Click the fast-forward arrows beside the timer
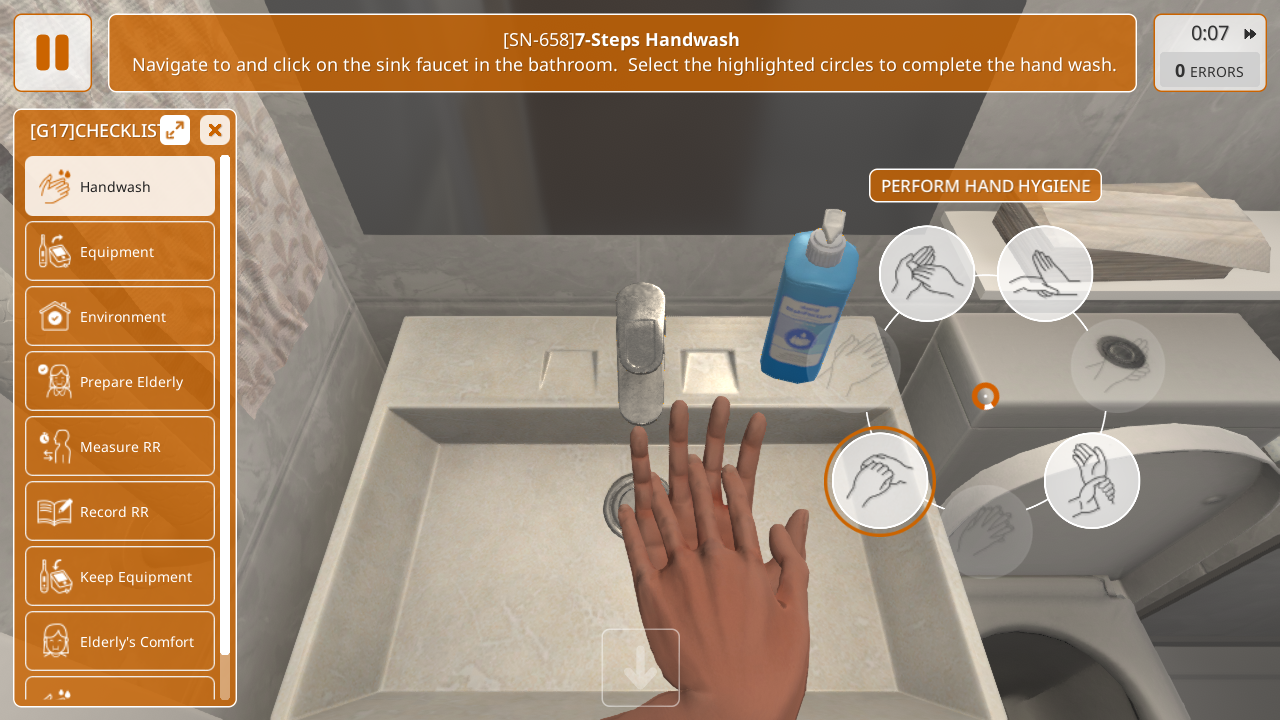Viewport: 1280px width, 720px height. 1250,34
